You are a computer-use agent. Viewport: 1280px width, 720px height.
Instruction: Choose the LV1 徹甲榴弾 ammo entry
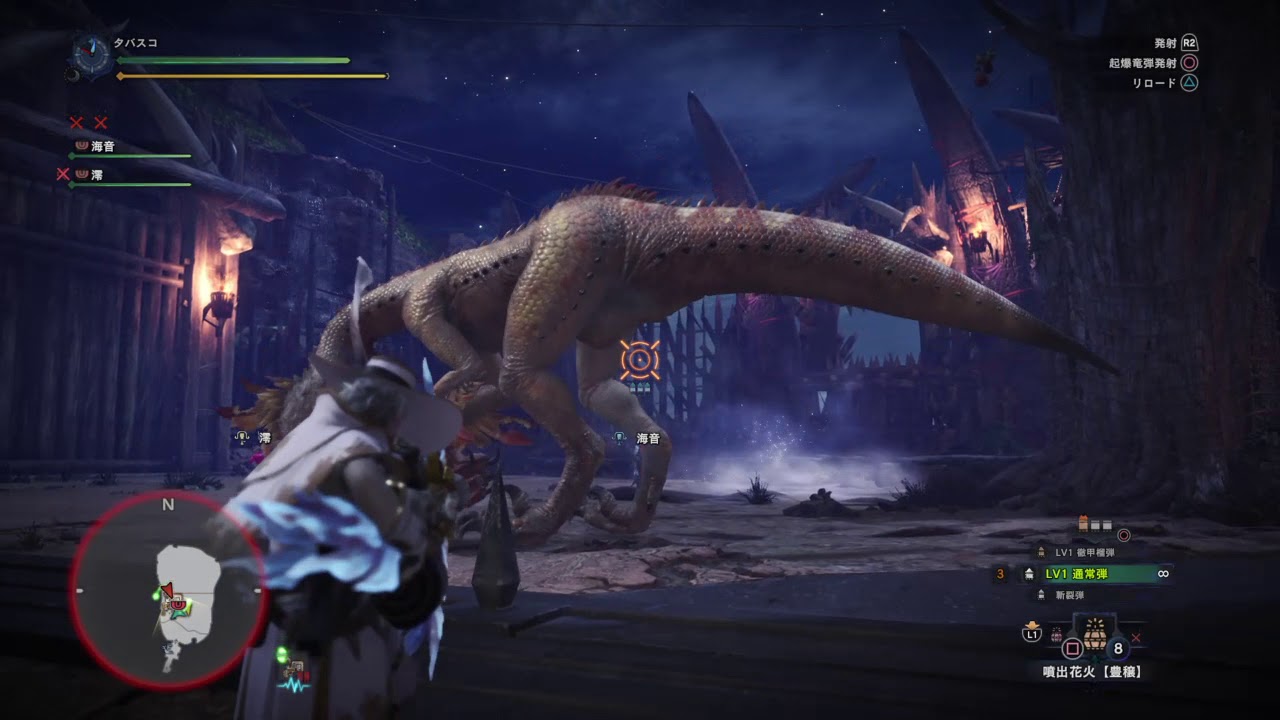click(1083, 552)
